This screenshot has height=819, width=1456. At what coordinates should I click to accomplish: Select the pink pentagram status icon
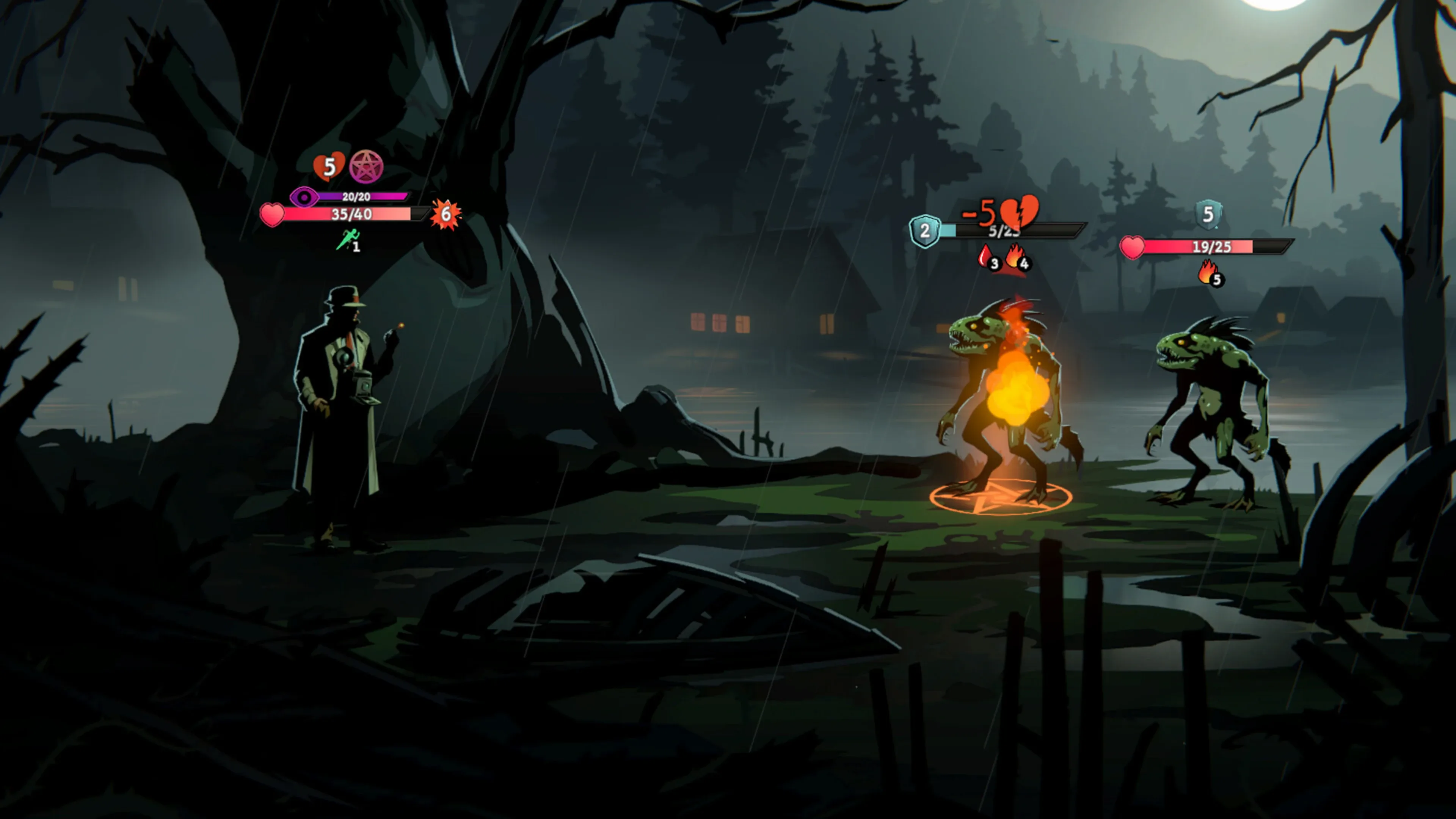366,167
